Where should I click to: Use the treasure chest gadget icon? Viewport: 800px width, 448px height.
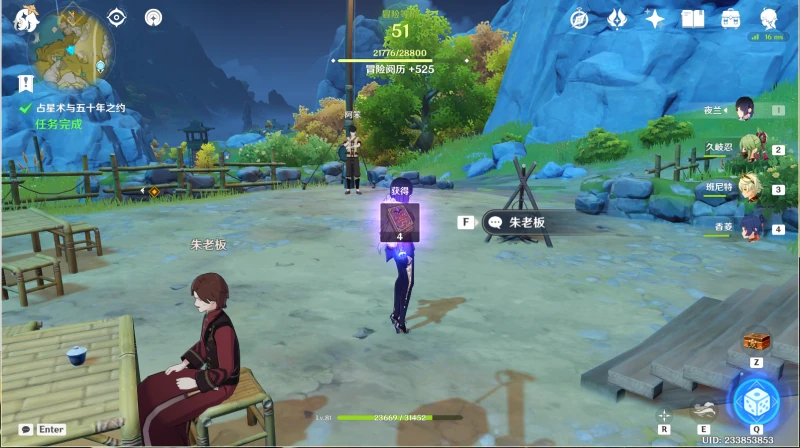(x=756, y=342)
